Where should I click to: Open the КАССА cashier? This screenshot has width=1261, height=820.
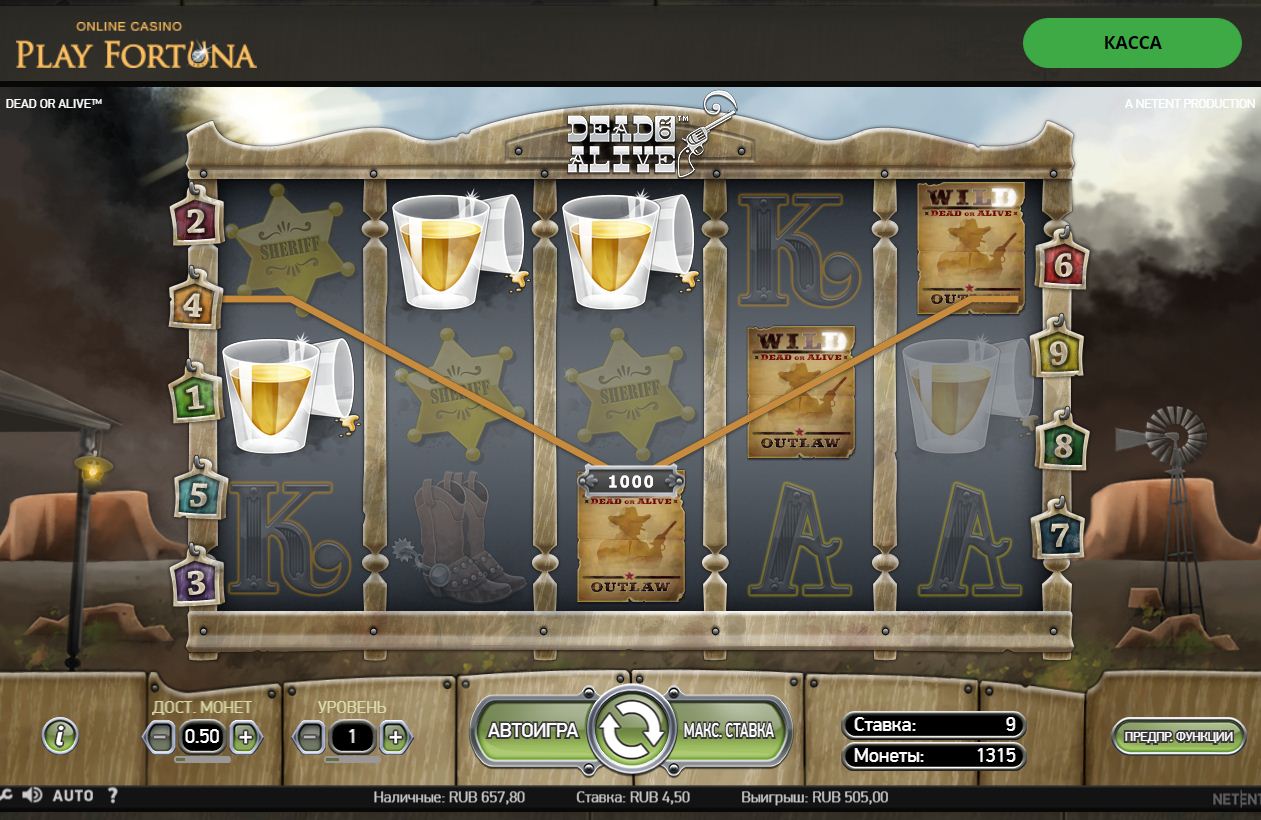pos(1132,43)
